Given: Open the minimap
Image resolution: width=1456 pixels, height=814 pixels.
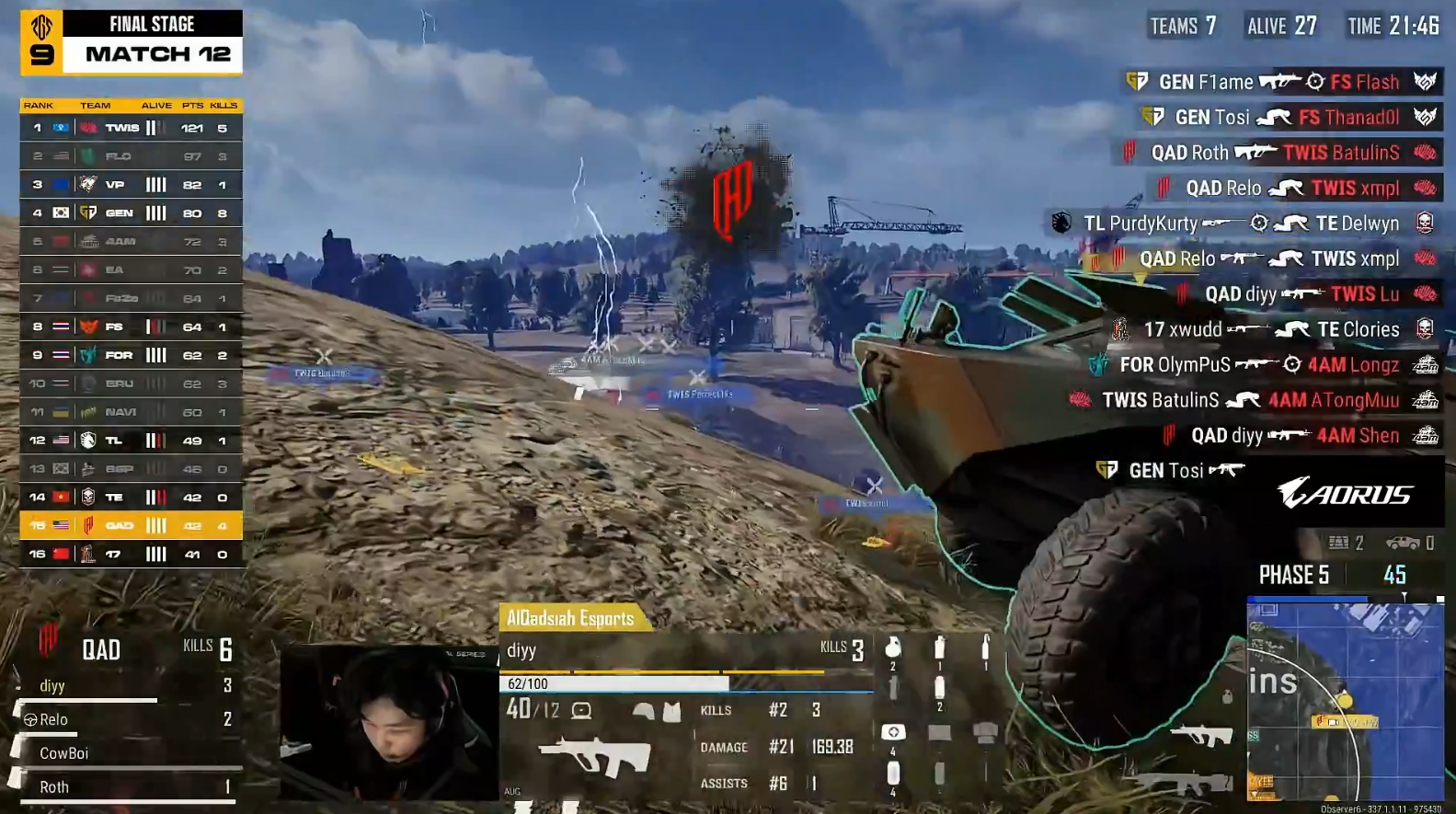Looking at the screenshot, I should point(1345,701).
